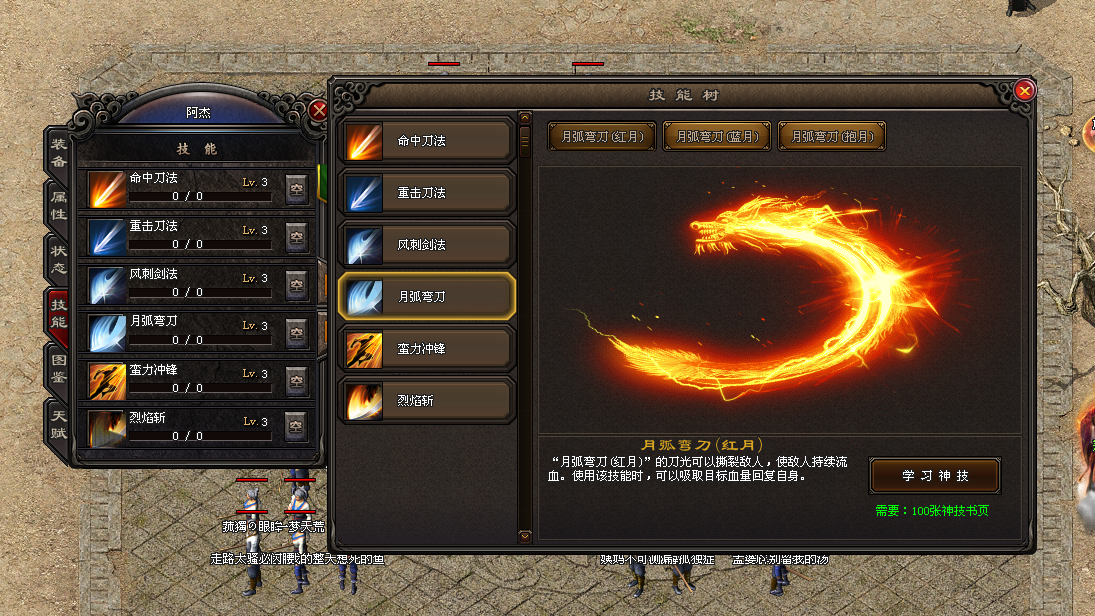Select 命中刀法 in the skill tree list

pos(428,141)
